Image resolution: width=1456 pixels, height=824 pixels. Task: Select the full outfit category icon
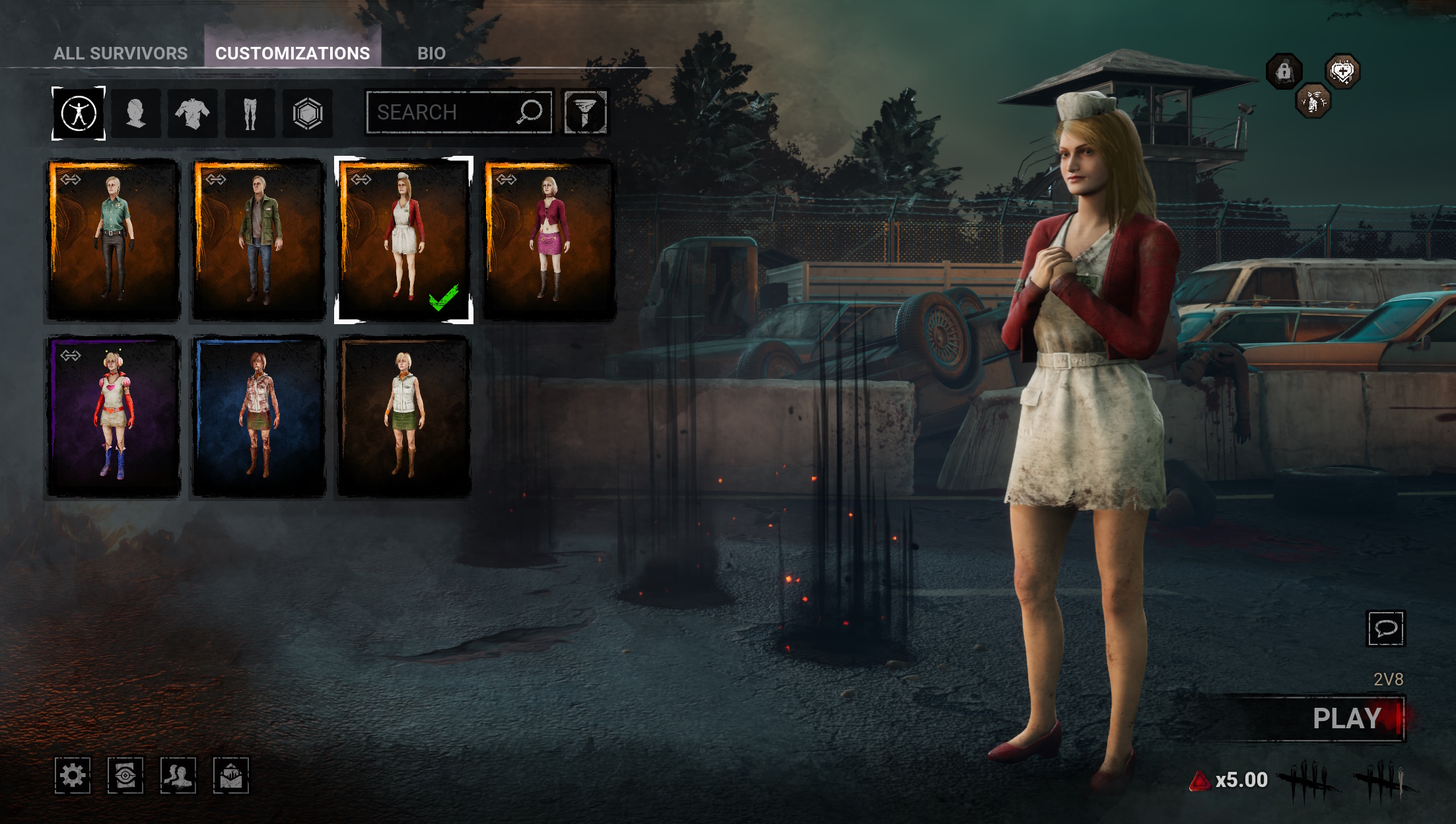coord(79,114)
